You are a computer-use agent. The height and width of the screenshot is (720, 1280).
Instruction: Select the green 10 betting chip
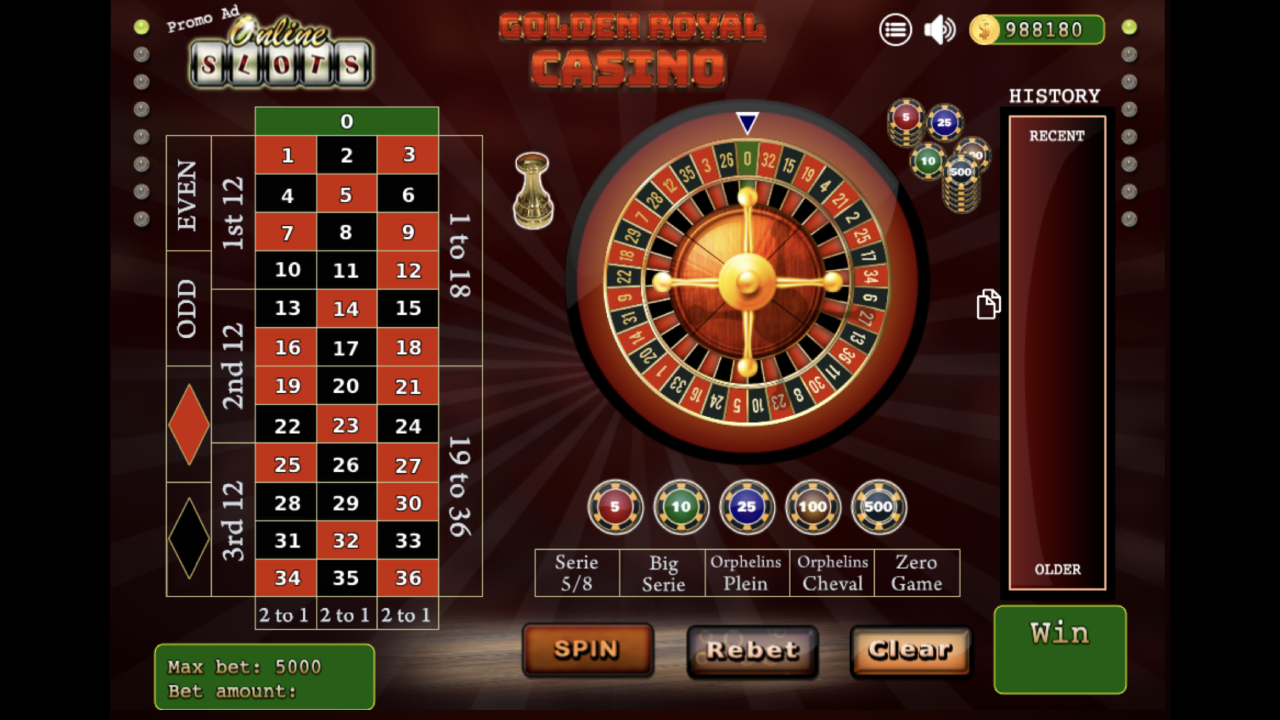[680, 507]
